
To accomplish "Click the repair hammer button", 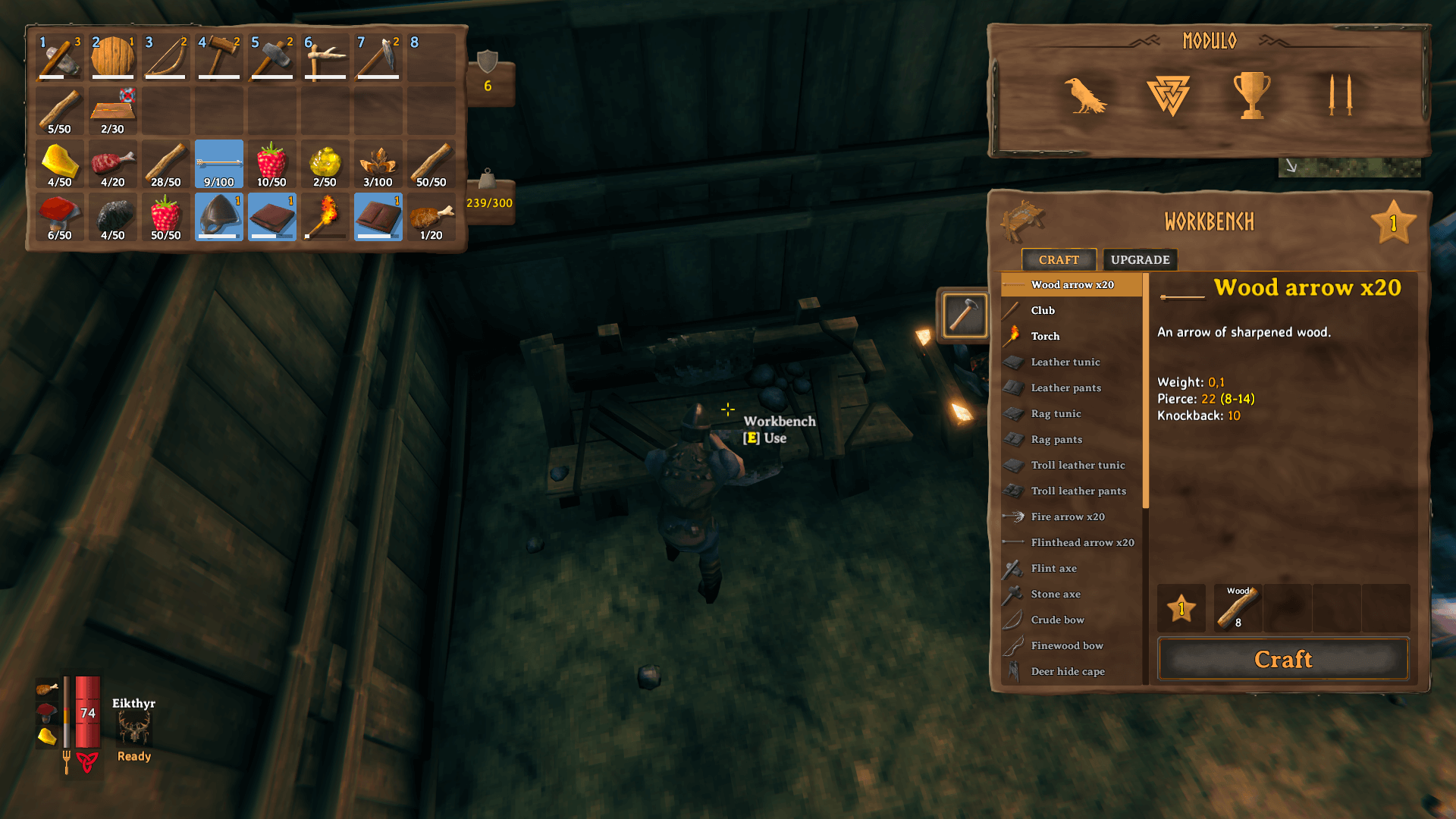I will click(x=964, y=314).
